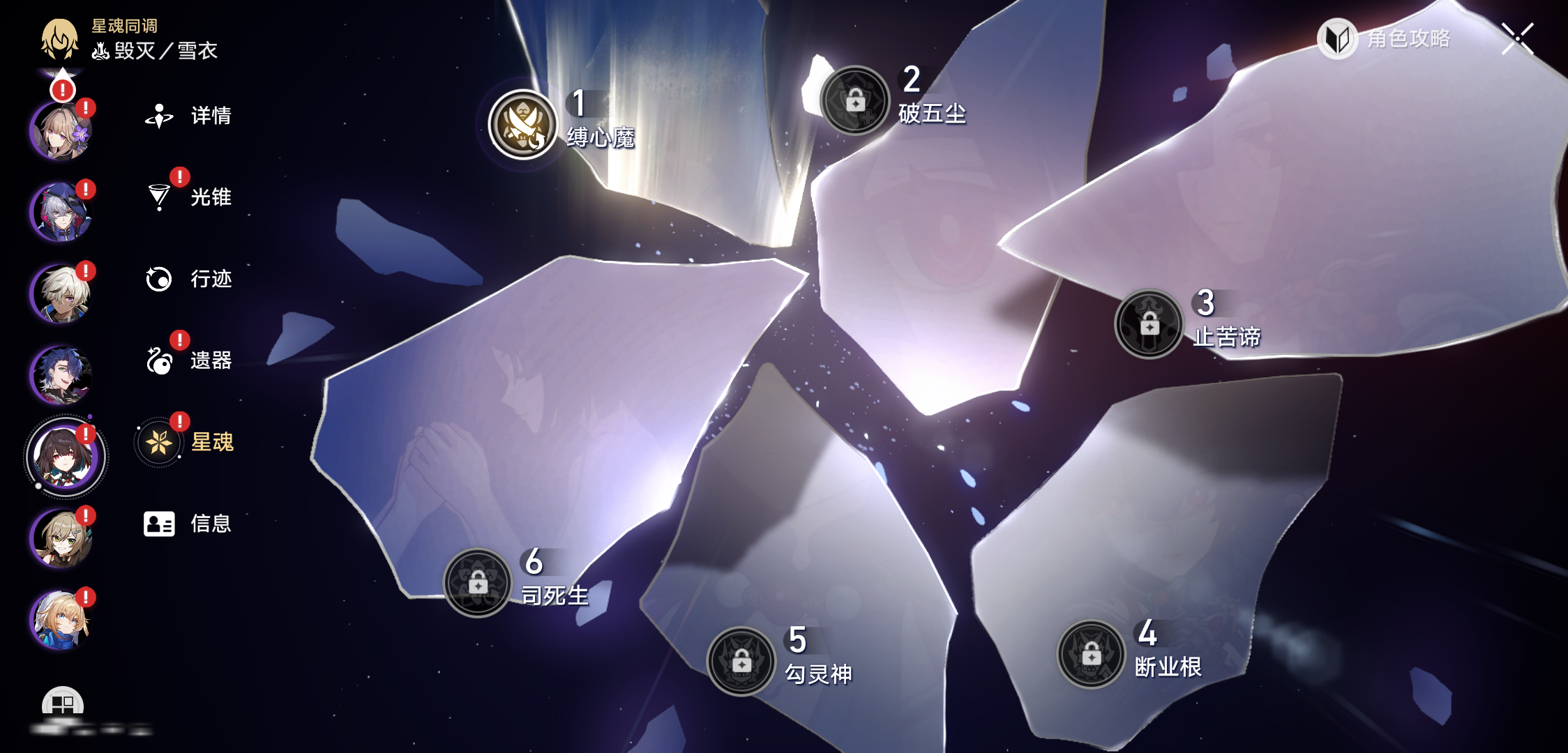The height and width of the screenshot is (753, 1568).
Task: Choose locked eidolon 2 破五尘
Action: pyautogui.click(x=855, y=100)
